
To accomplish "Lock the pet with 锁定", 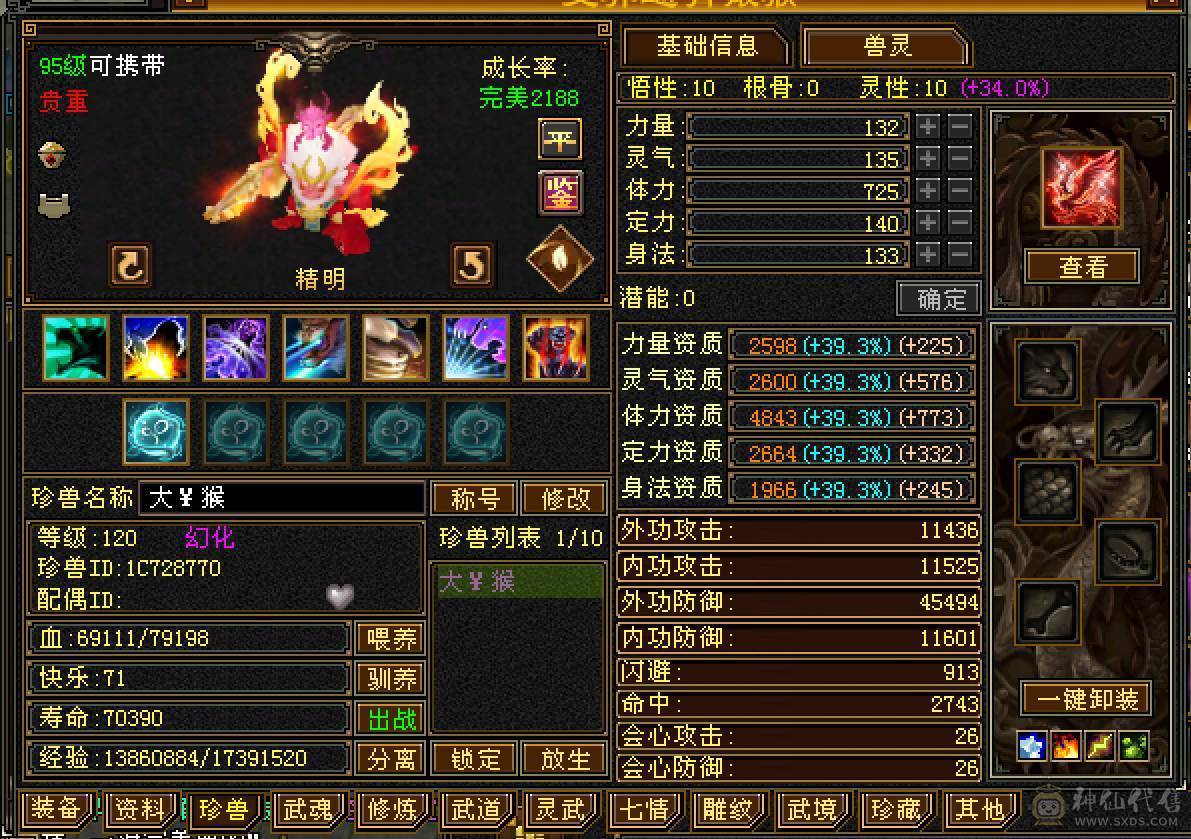I will coord(474,758).
